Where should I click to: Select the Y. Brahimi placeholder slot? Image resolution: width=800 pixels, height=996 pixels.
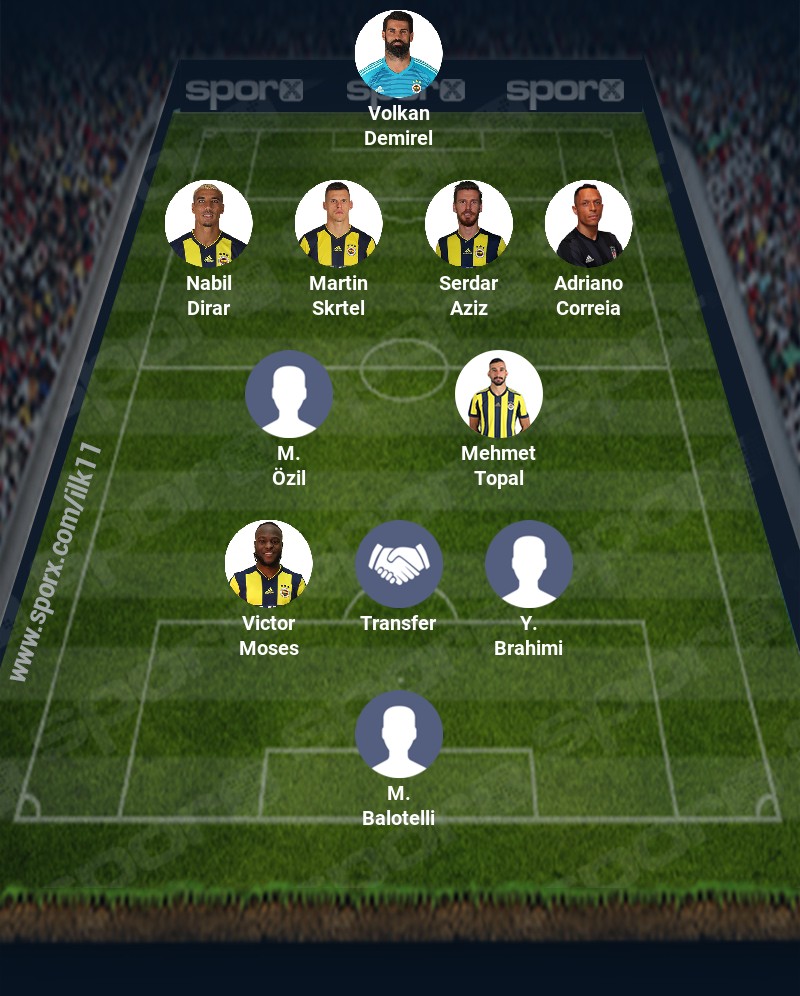click(x=528, y=564)
